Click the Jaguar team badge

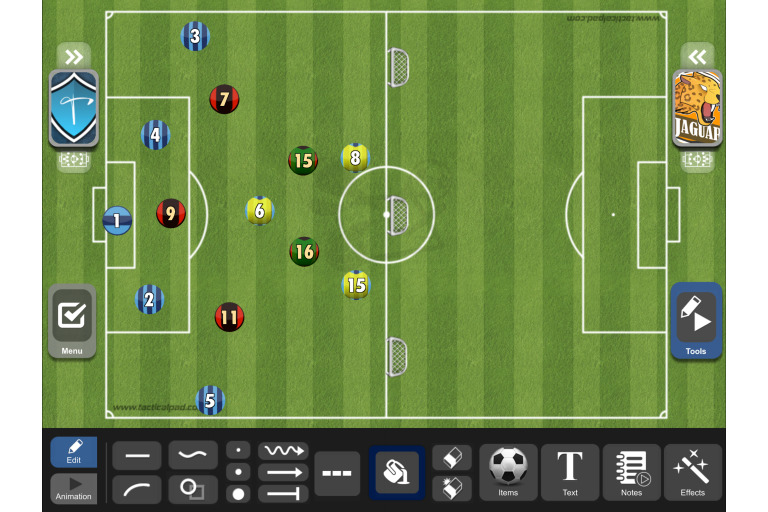[x=697, y=108]
